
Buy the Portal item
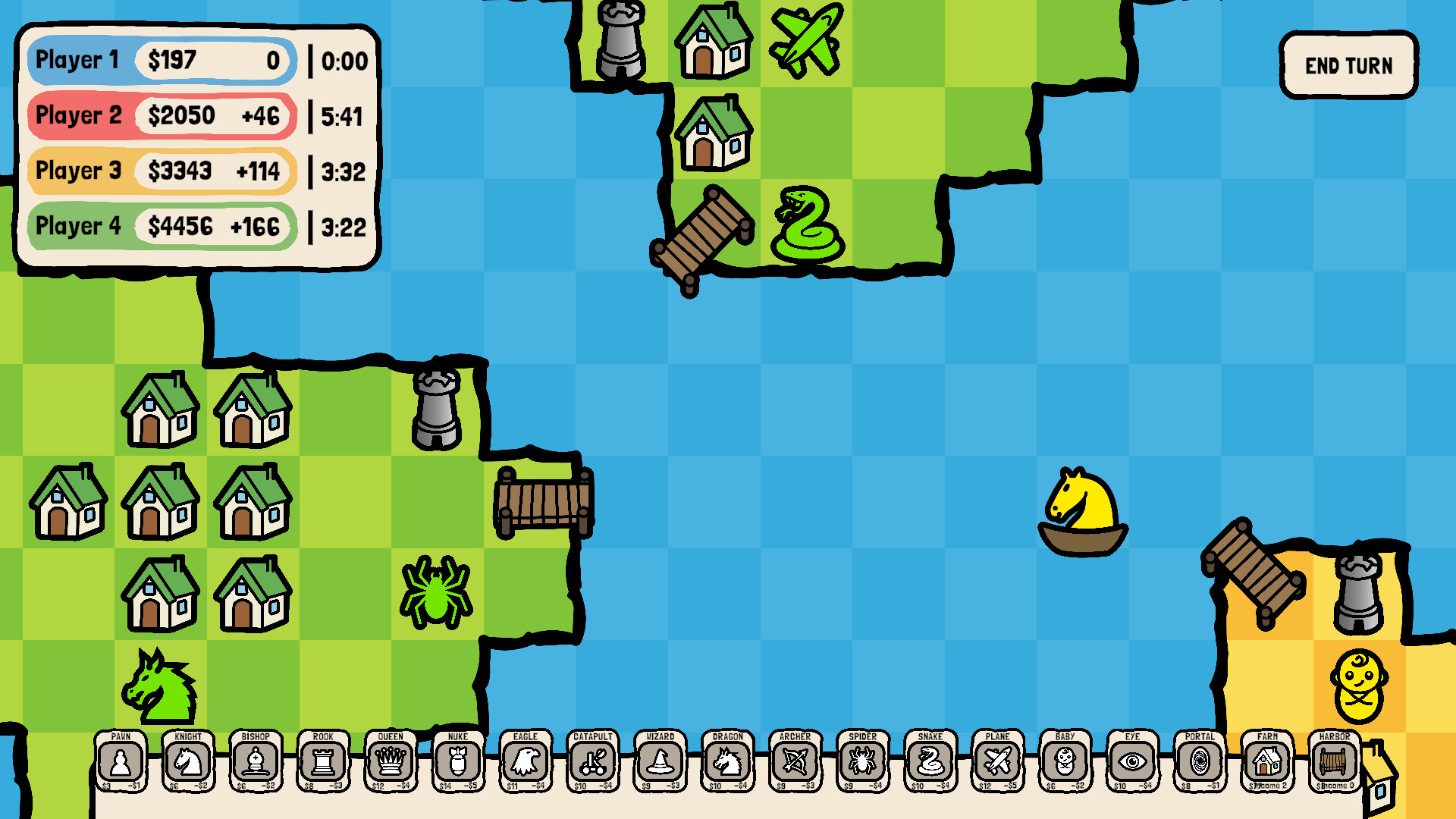1200,764
